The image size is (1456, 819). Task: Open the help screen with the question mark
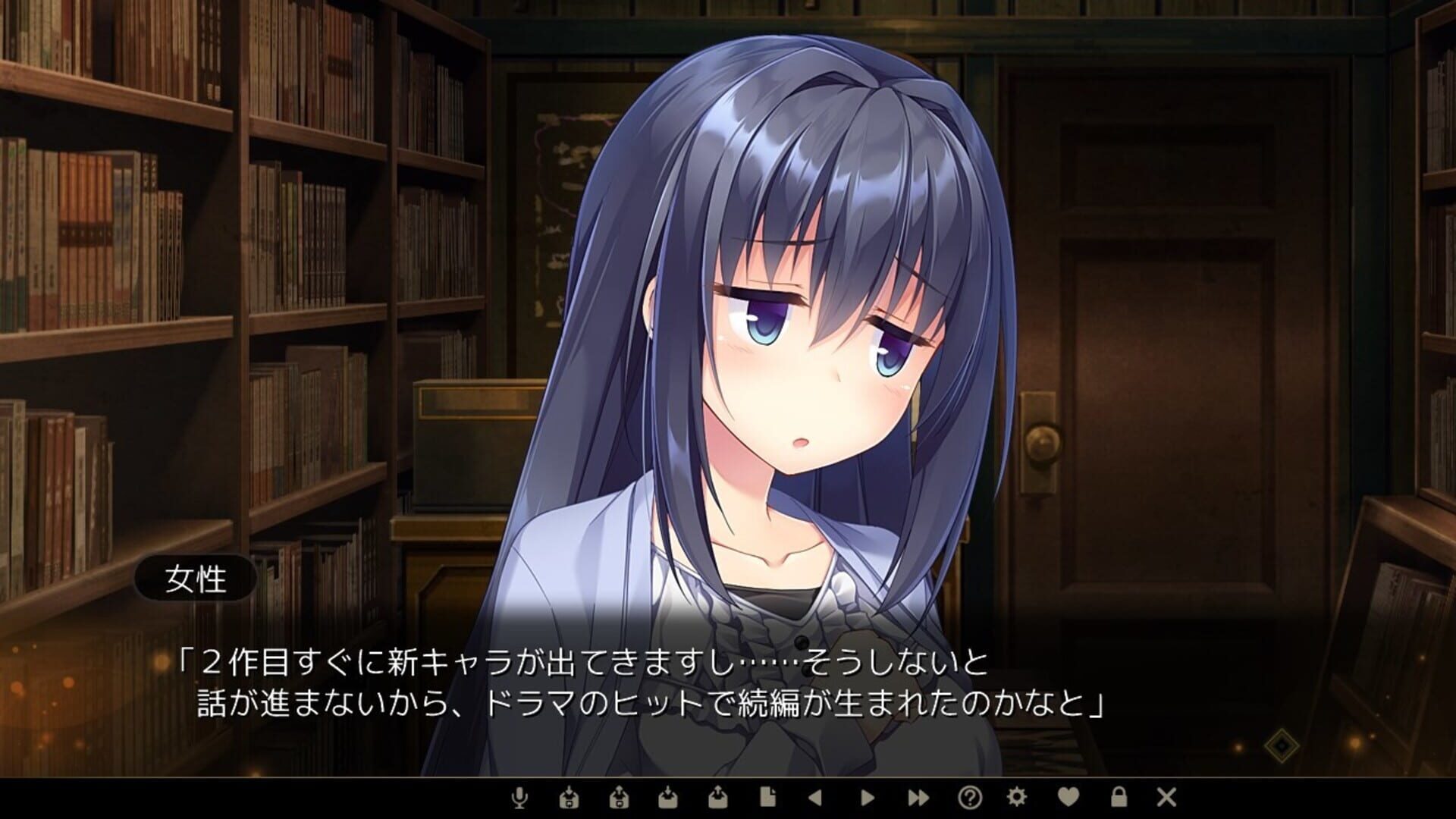971,798
